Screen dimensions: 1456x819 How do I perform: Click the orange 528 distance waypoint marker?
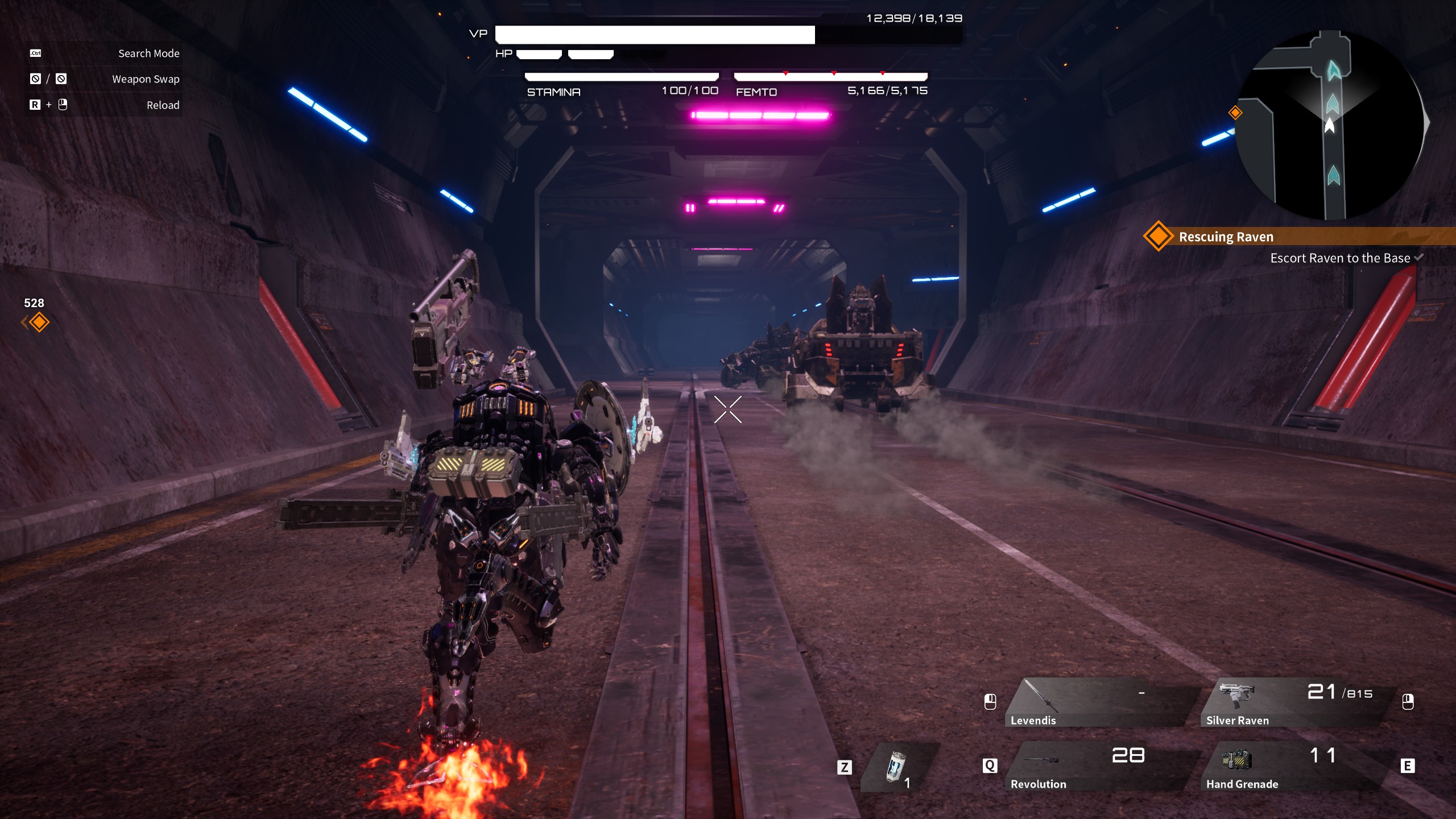(x=39, y=322)
